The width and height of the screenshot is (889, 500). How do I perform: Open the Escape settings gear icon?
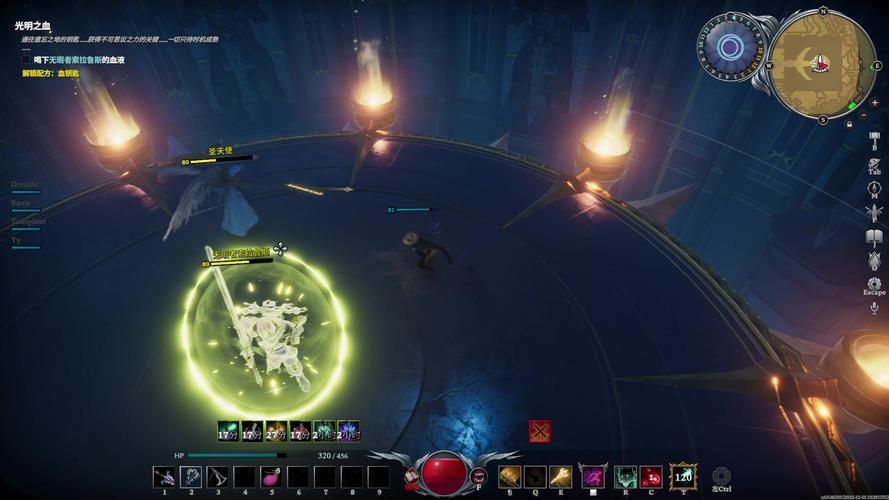tap(874, 285)
